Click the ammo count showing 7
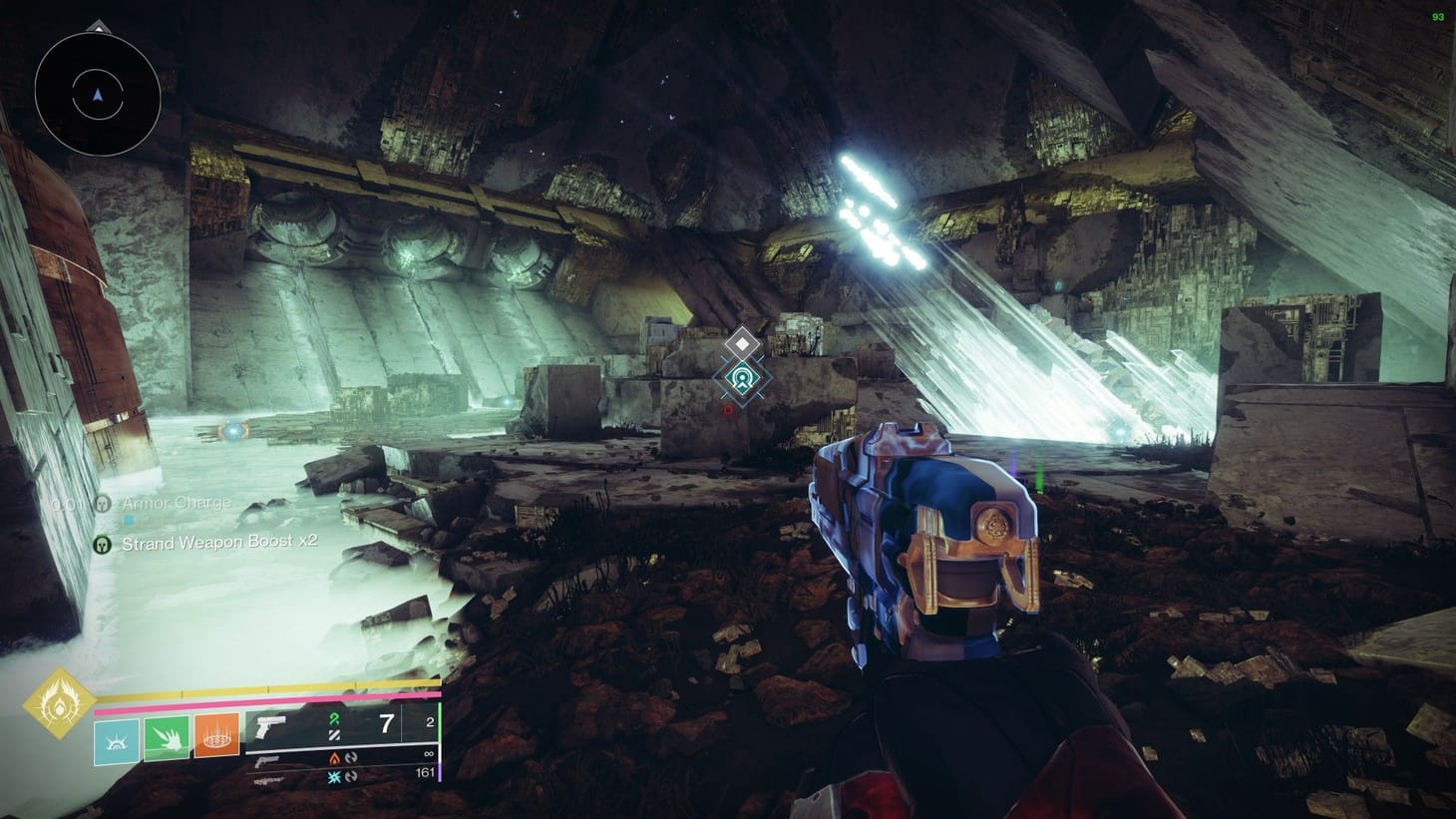The height and width of the screenshot is (819, 1456). point(384,723)
